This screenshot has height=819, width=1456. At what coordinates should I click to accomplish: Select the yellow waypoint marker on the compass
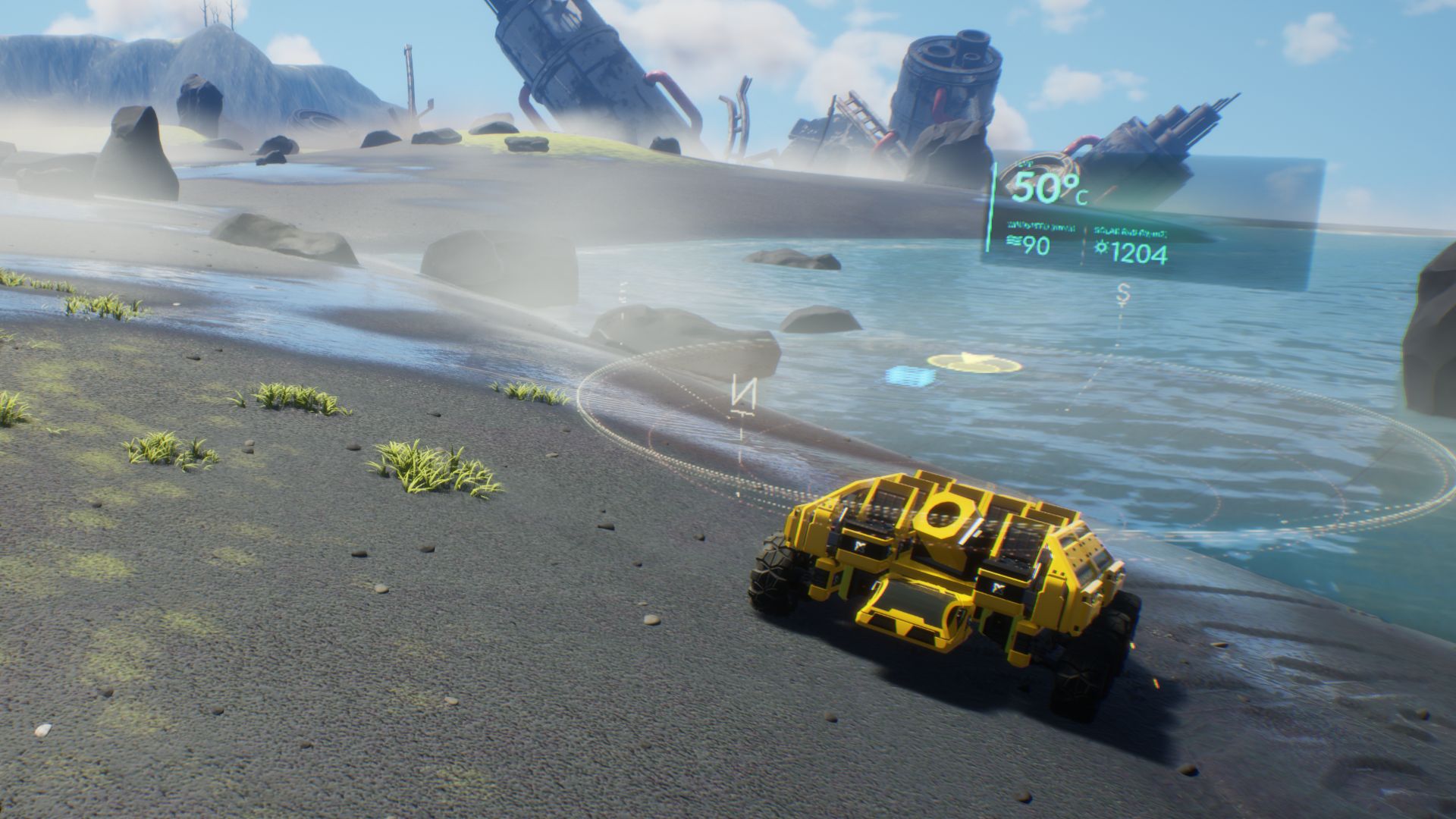pos(975,363)
